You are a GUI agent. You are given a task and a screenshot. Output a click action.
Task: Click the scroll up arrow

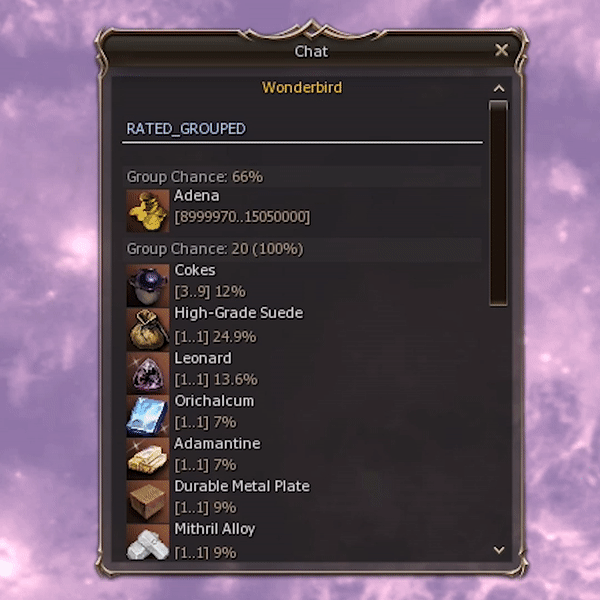point(499,89)
